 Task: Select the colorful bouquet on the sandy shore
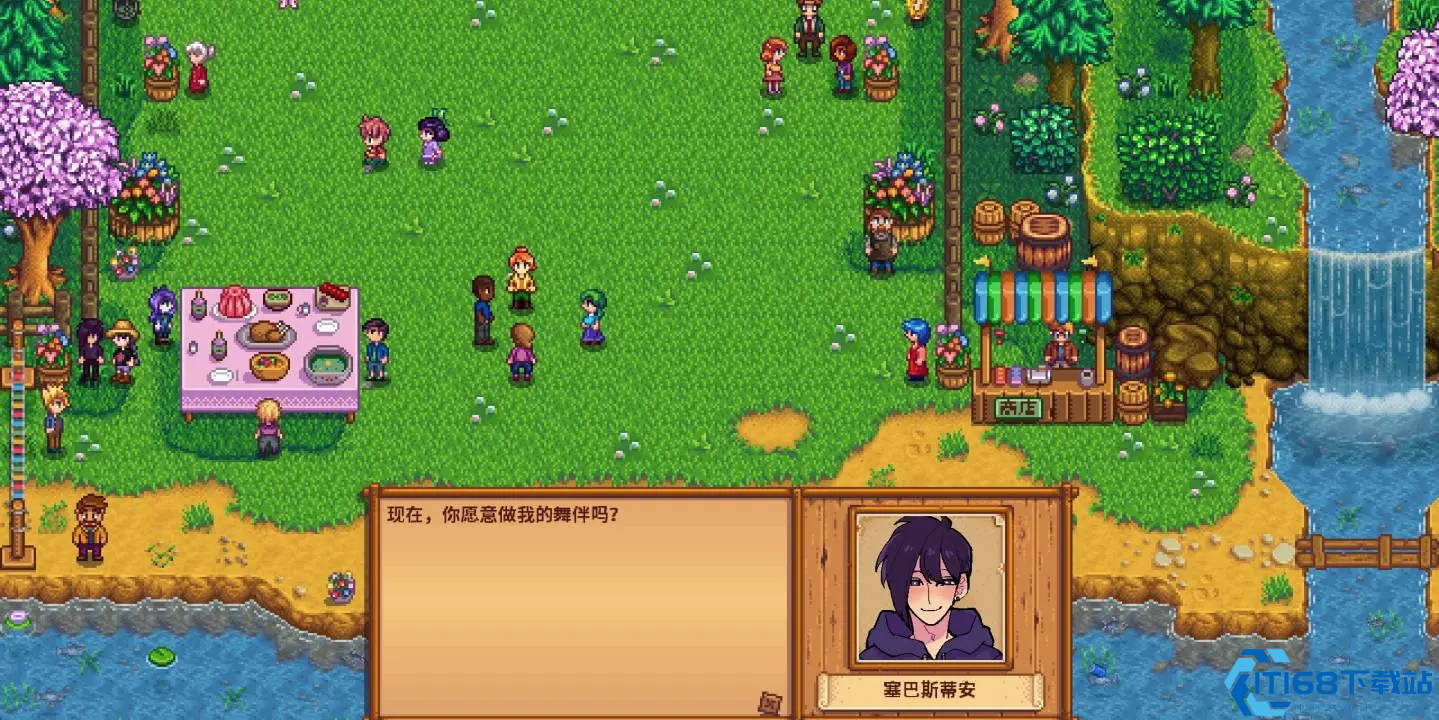[x=340, y=587]
